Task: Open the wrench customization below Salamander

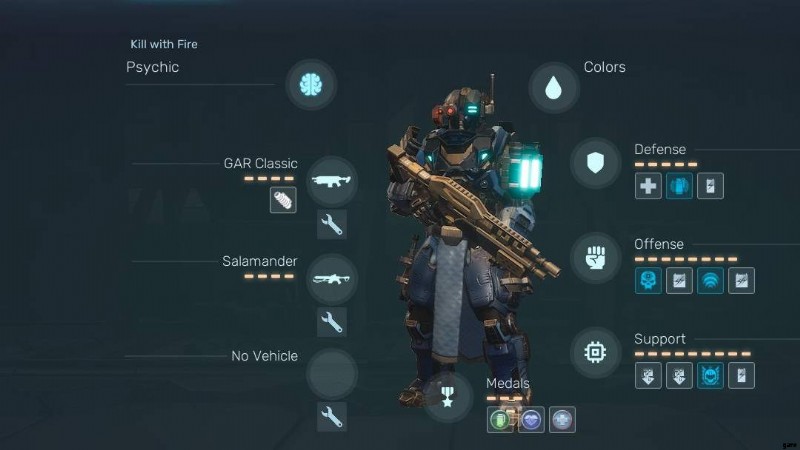Action: coord(332,321)
